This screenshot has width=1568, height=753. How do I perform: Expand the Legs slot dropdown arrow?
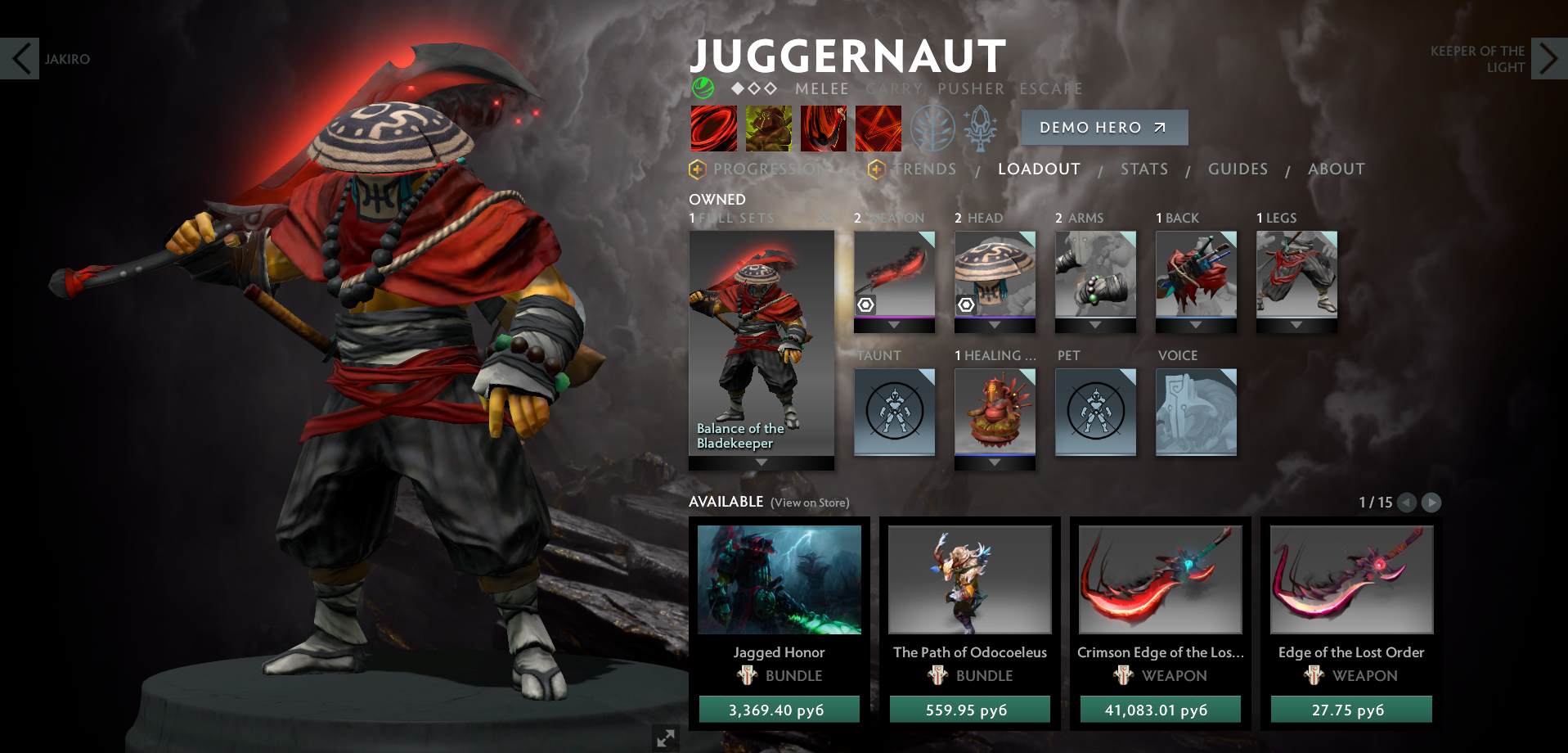(1296, 324)
